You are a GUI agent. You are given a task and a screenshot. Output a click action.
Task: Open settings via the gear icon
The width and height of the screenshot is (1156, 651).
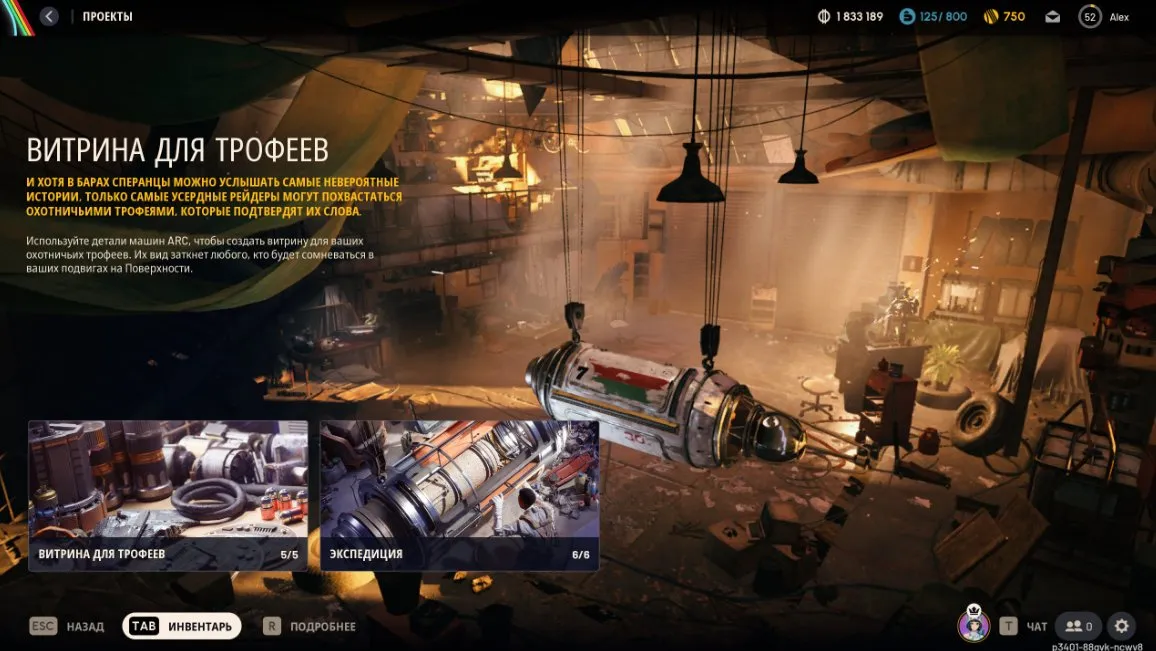1122,626
